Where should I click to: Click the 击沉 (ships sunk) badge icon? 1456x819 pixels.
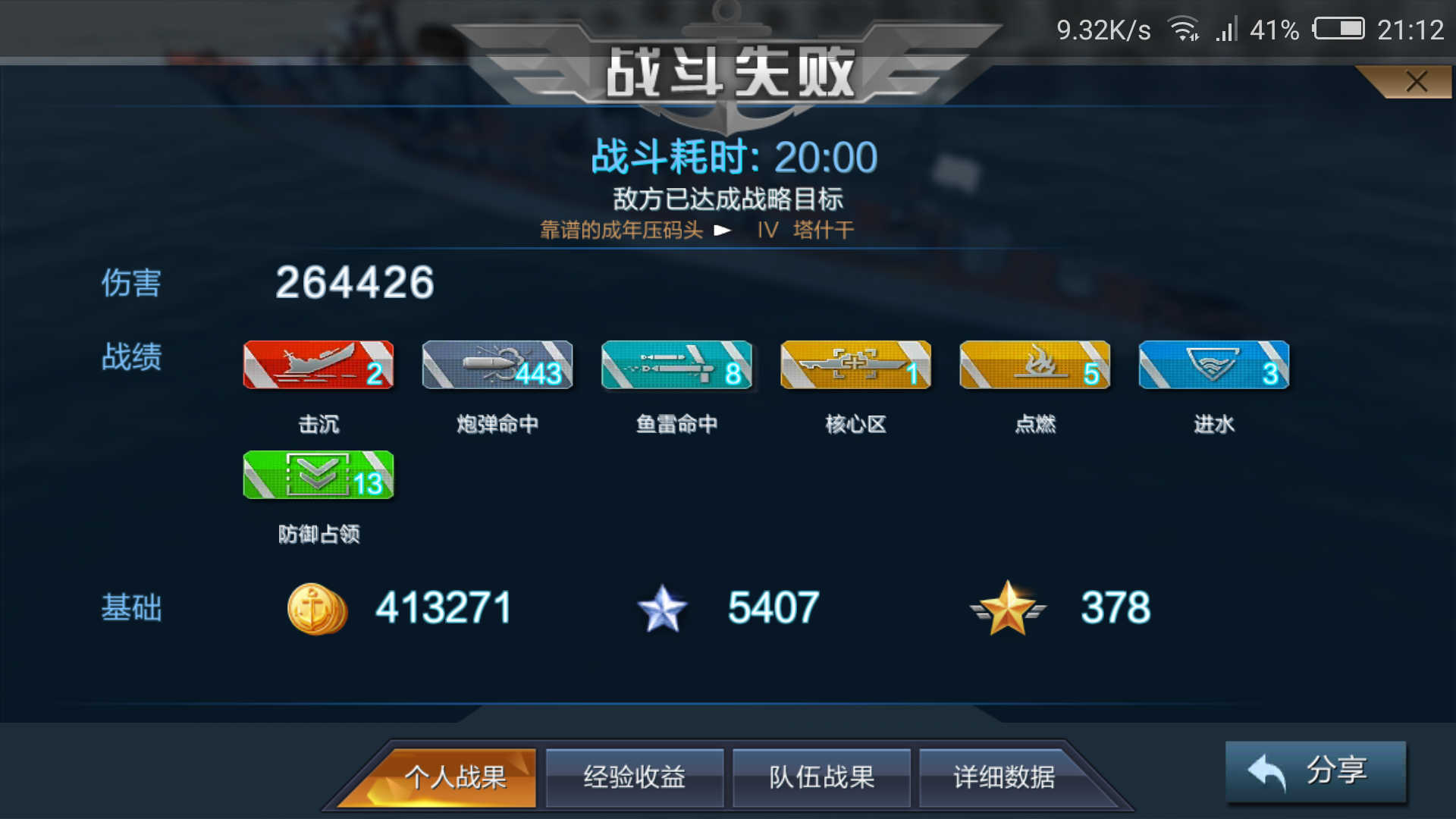pos(318,365)
